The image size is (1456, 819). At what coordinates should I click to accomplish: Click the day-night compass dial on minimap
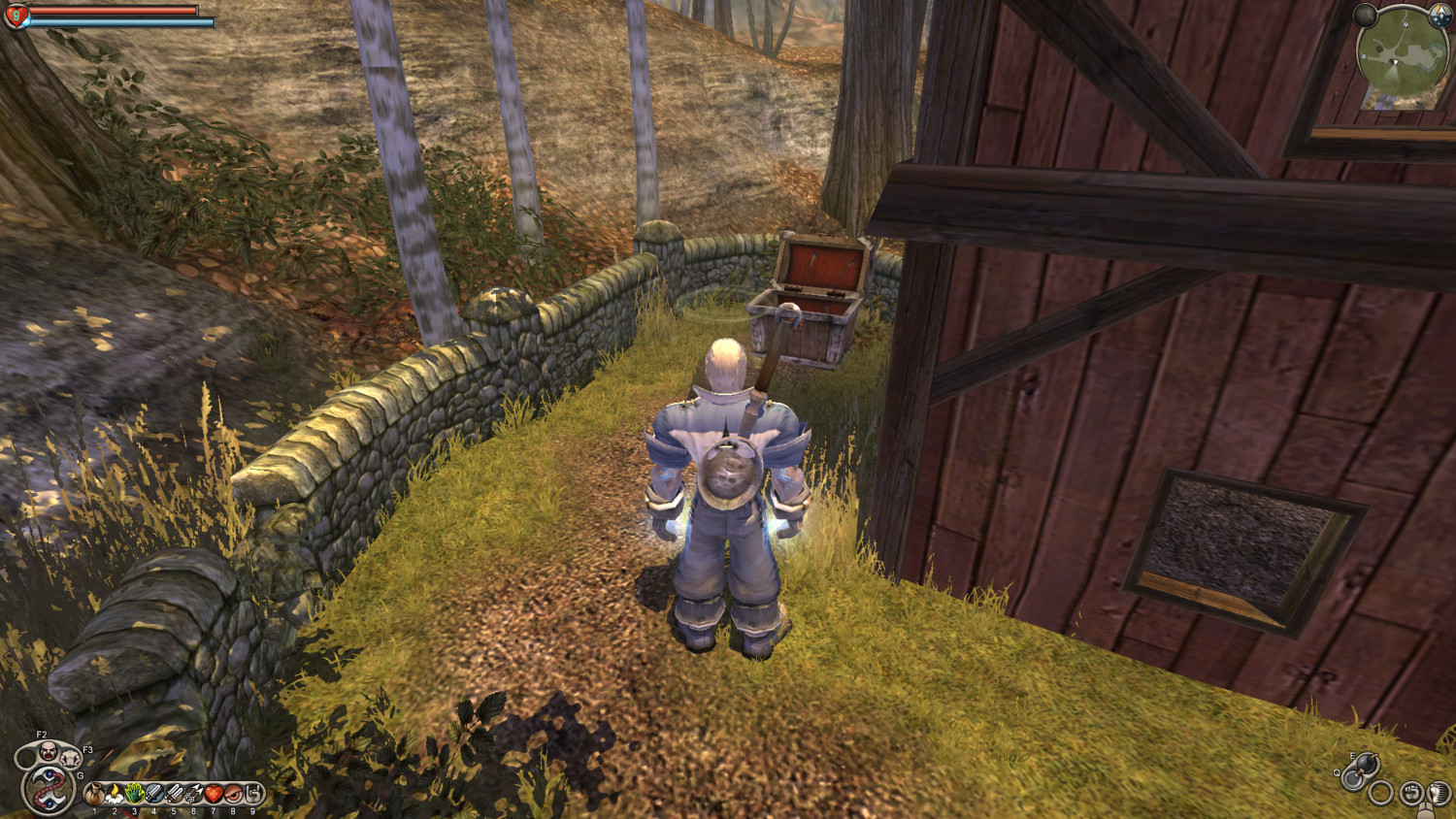pyautogui.click(x=1440, y=16)
